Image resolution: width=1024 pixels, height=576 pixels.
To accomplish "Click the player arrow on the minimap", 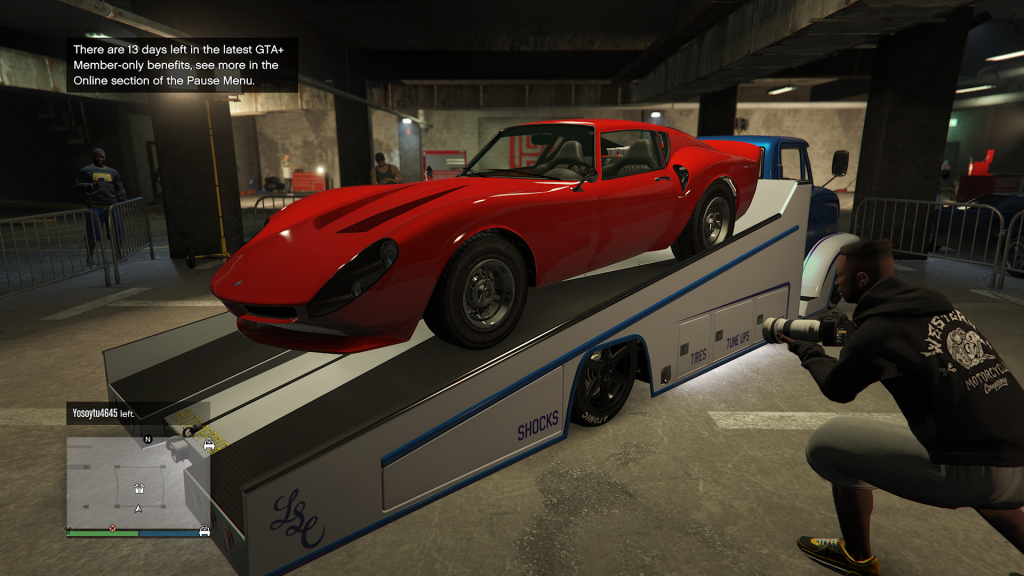I will tap(138, 508).
